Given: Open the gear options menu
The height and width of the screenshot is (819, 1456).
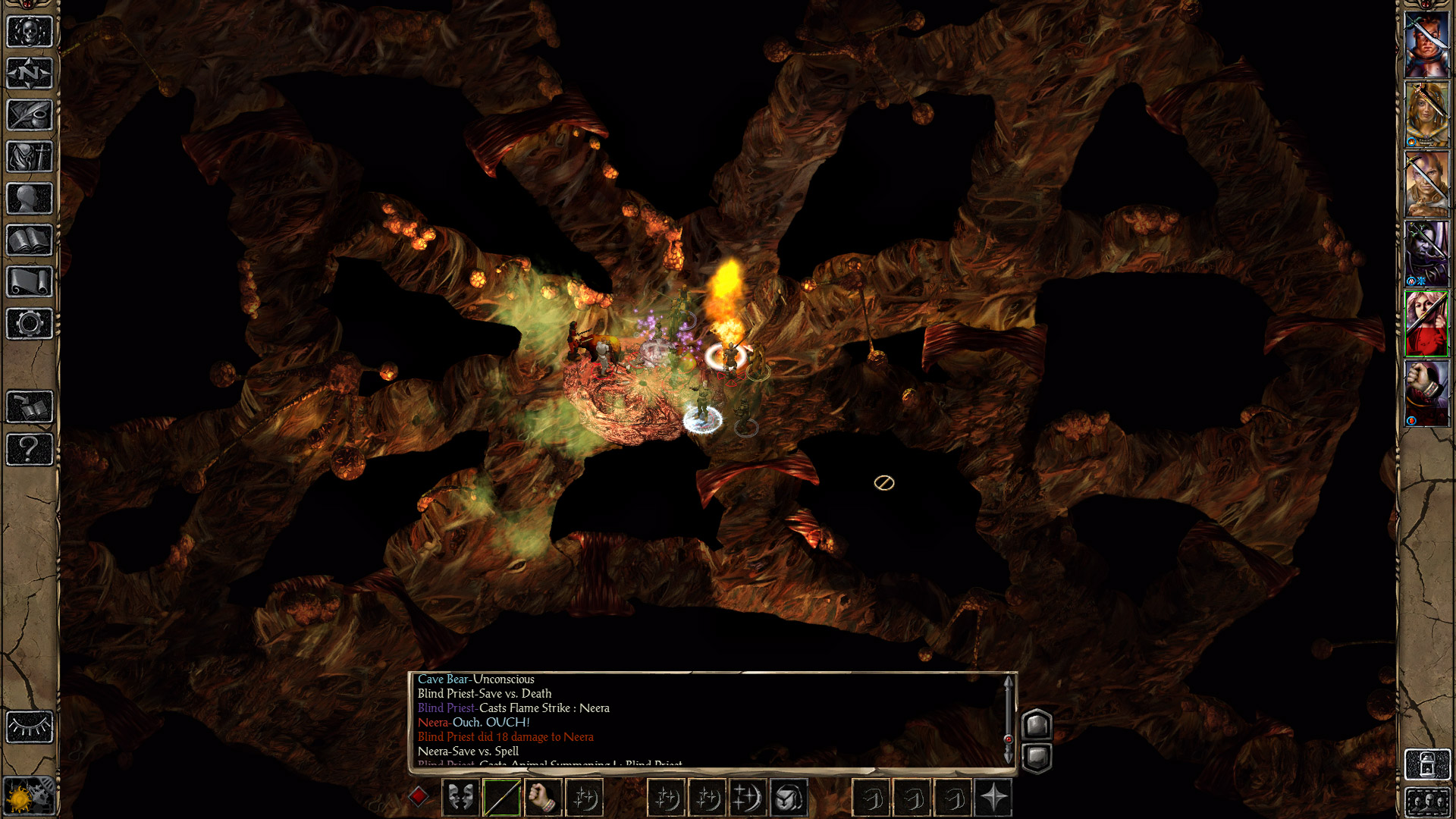Looking at the screenshot, I should (30, 324).
